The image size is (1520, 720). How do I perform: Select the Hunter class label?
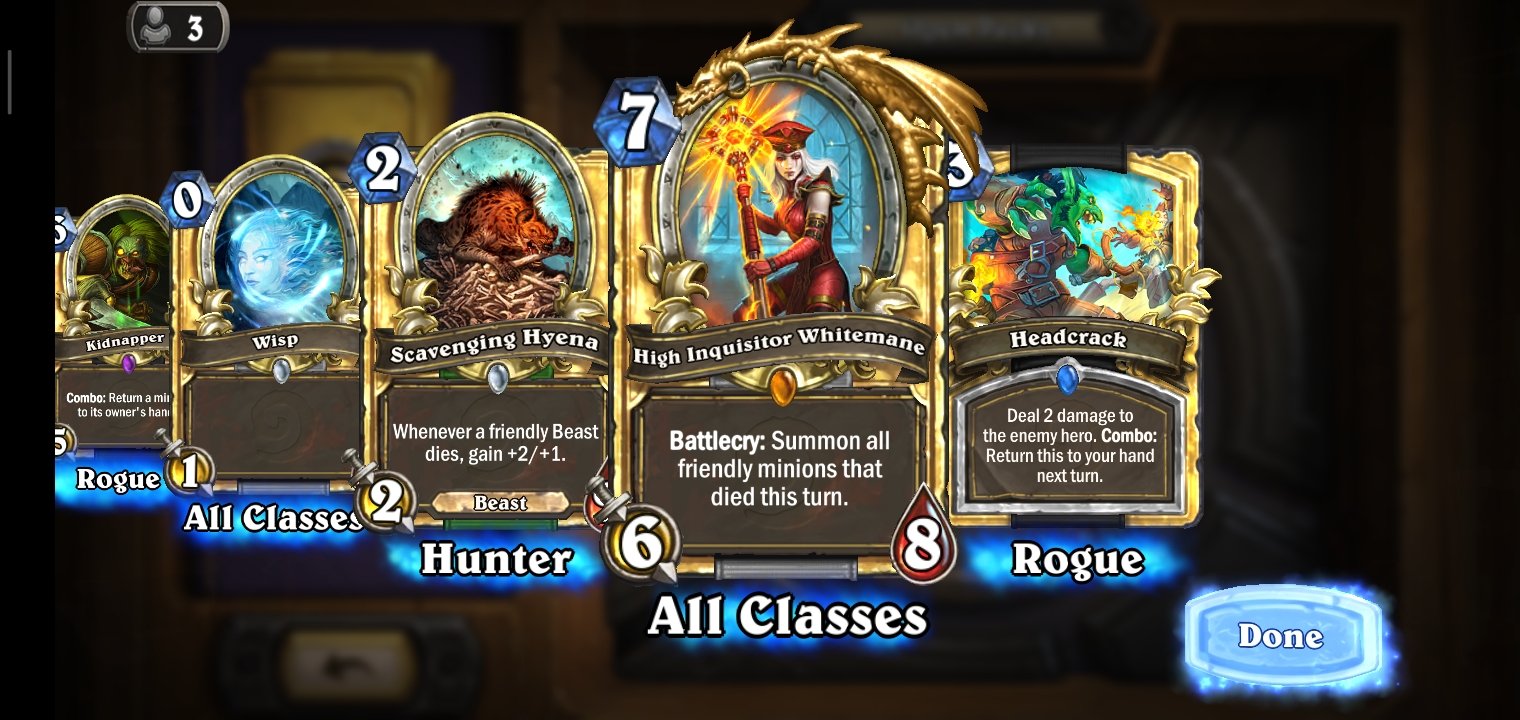click(x=498, y=558)
